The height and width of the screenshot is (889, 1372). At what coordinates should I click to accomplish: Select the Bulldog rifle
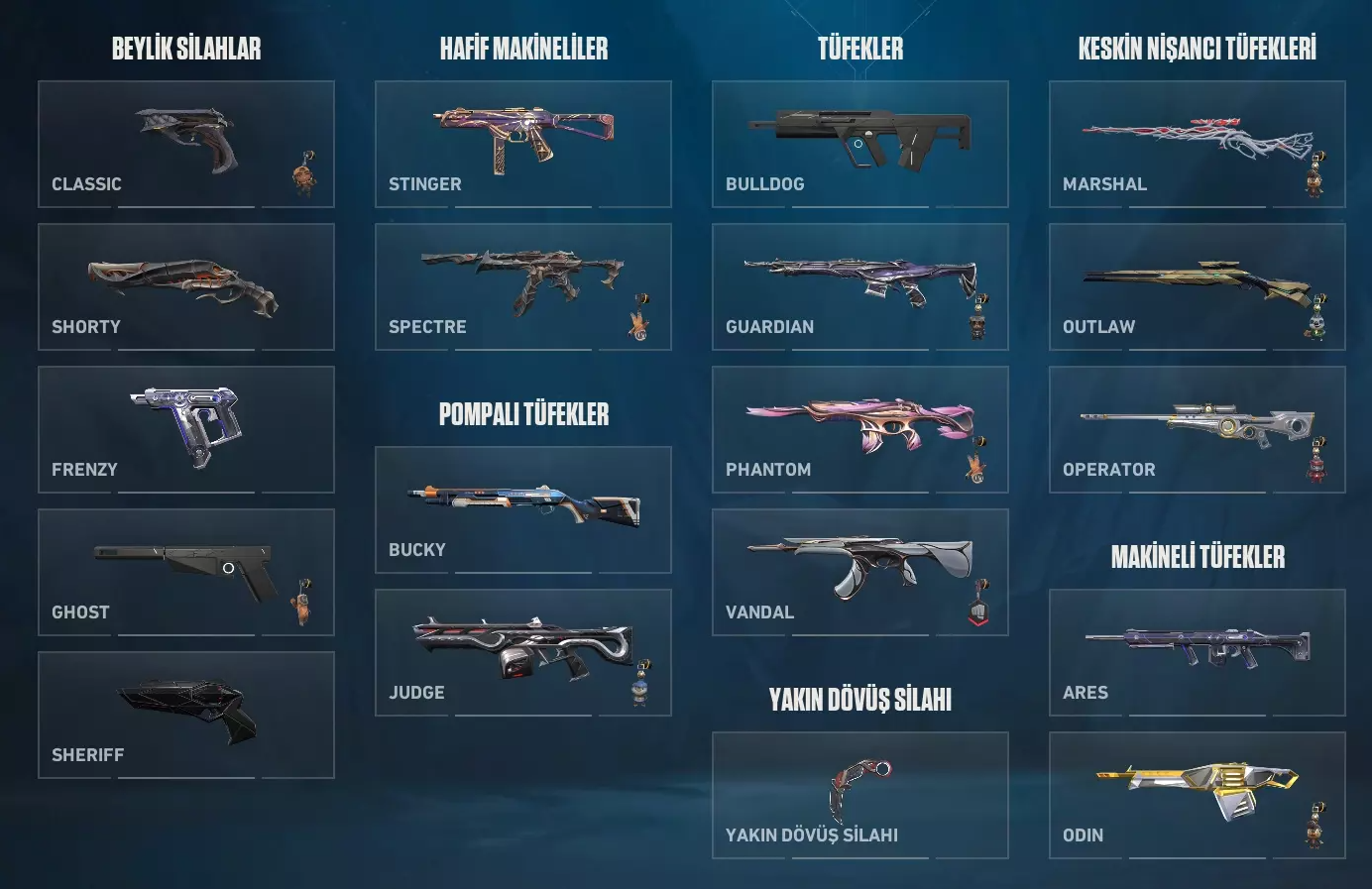click(860, 144)
